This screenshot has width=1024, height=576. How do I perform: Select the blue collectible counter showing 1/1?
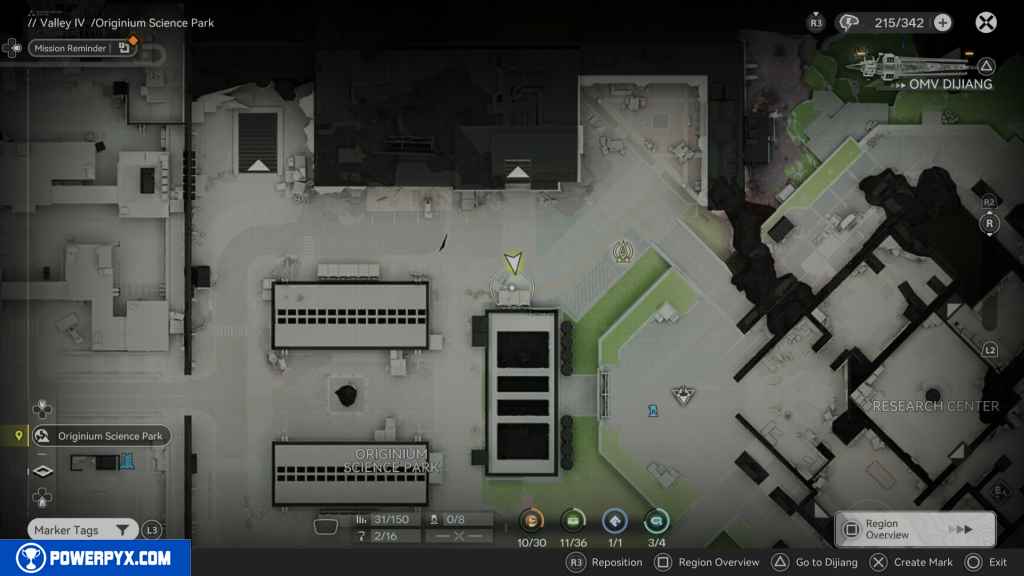[614, 520]
